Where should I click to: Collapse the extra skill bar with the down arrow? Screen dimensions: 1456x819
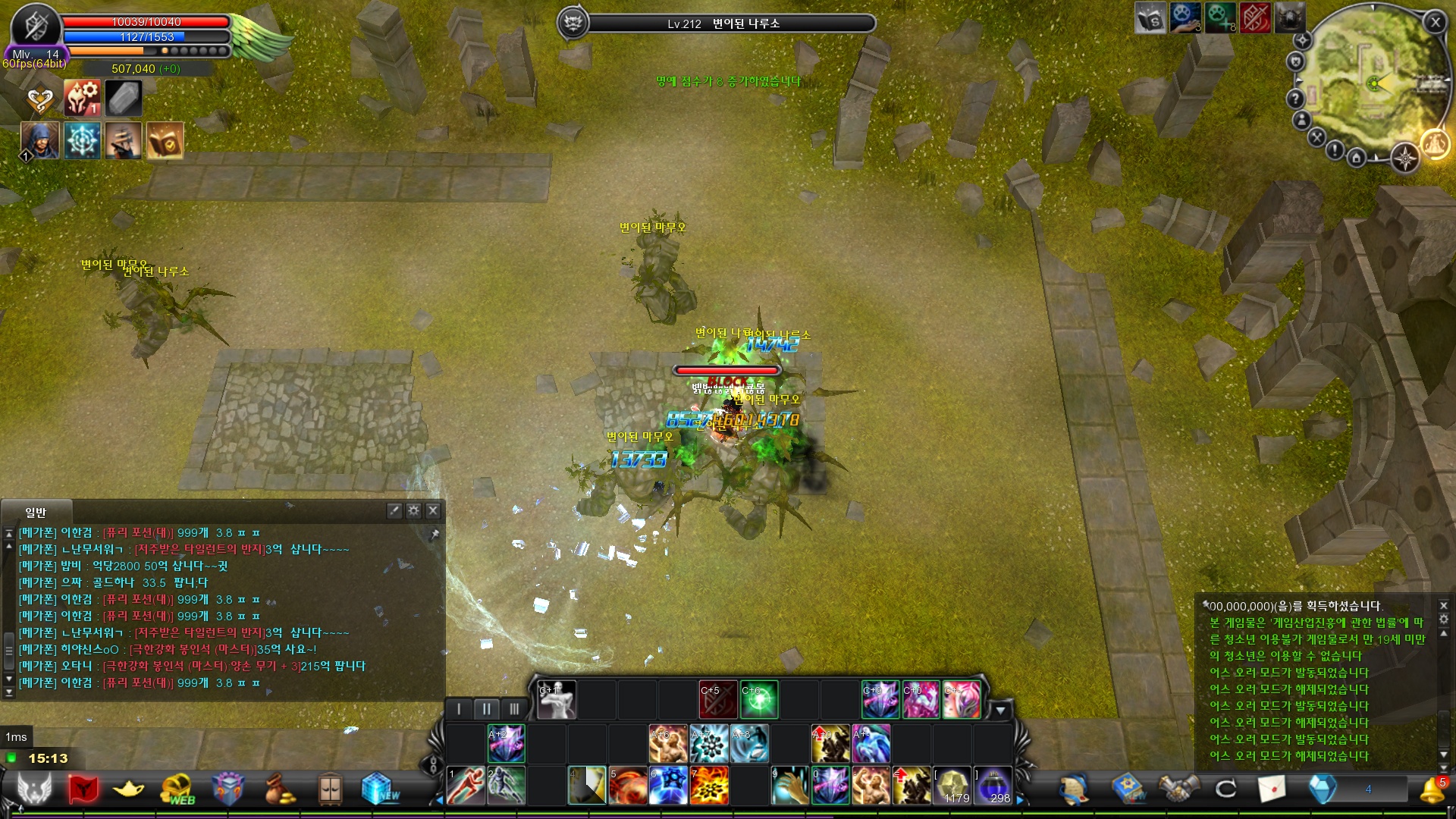[x=1001, y=711]
